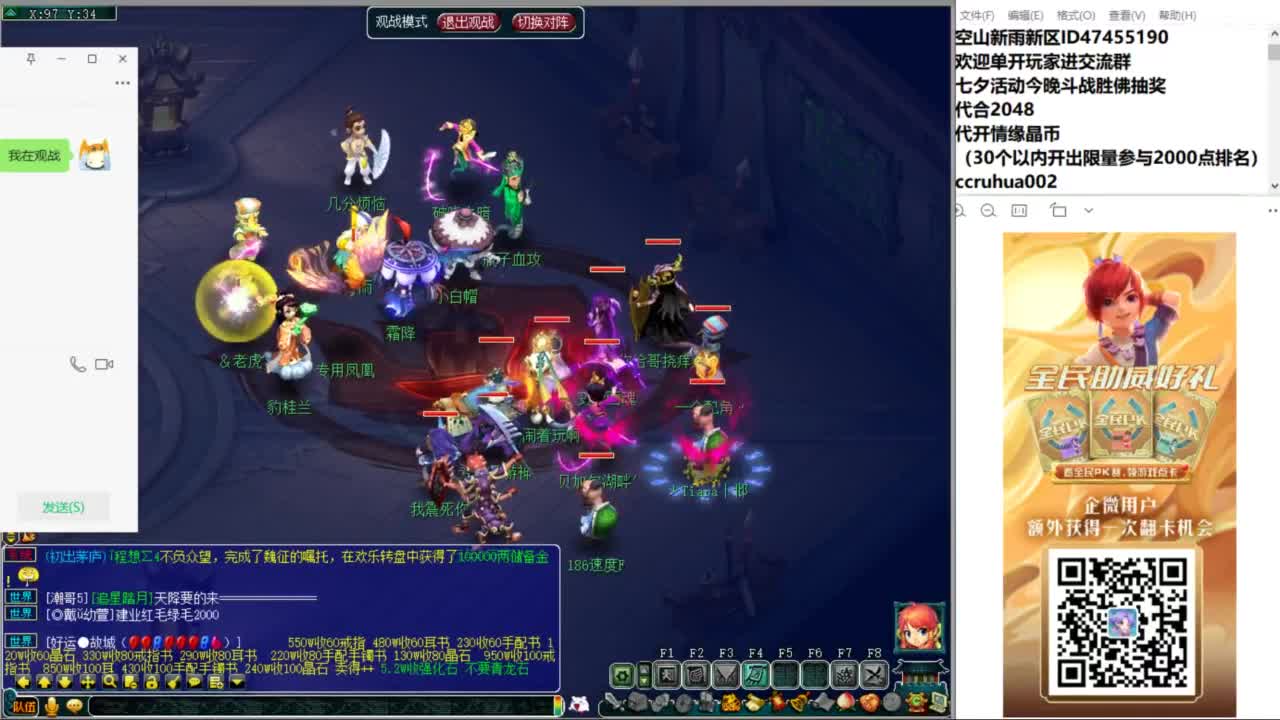This screenshot has height=720, width=1280.
Task: Click the microphone voice icon beside 队伍 tab
Action: [52, 706]
